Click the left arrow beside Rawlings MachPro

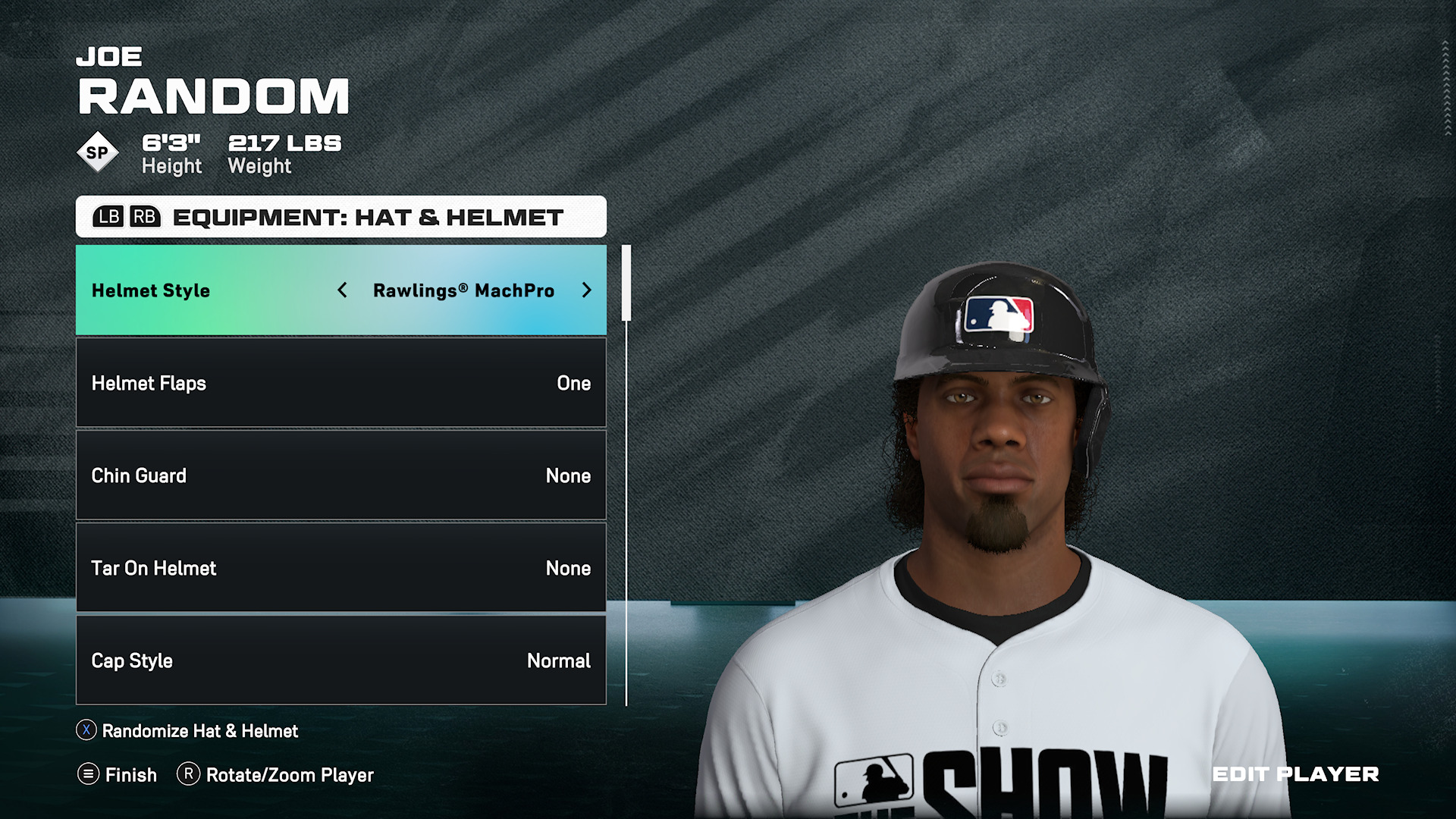(343, 290)
